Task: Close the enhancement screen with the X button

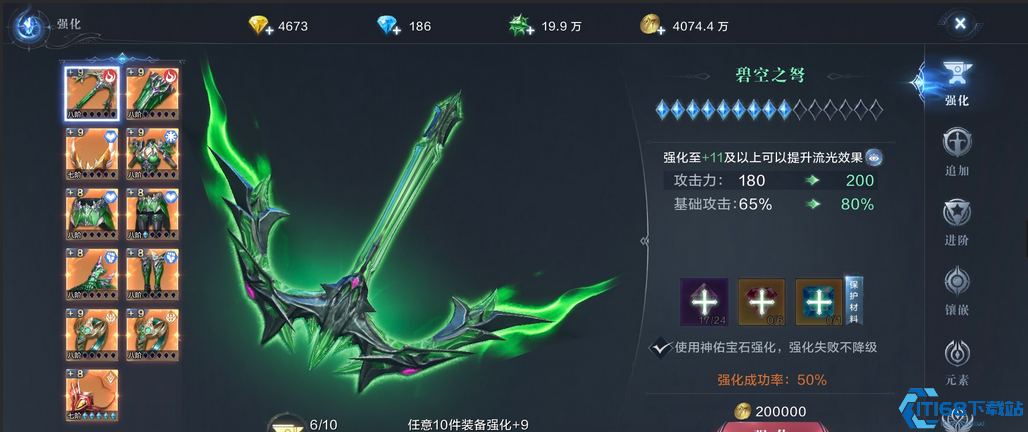Action: [959, 24]
